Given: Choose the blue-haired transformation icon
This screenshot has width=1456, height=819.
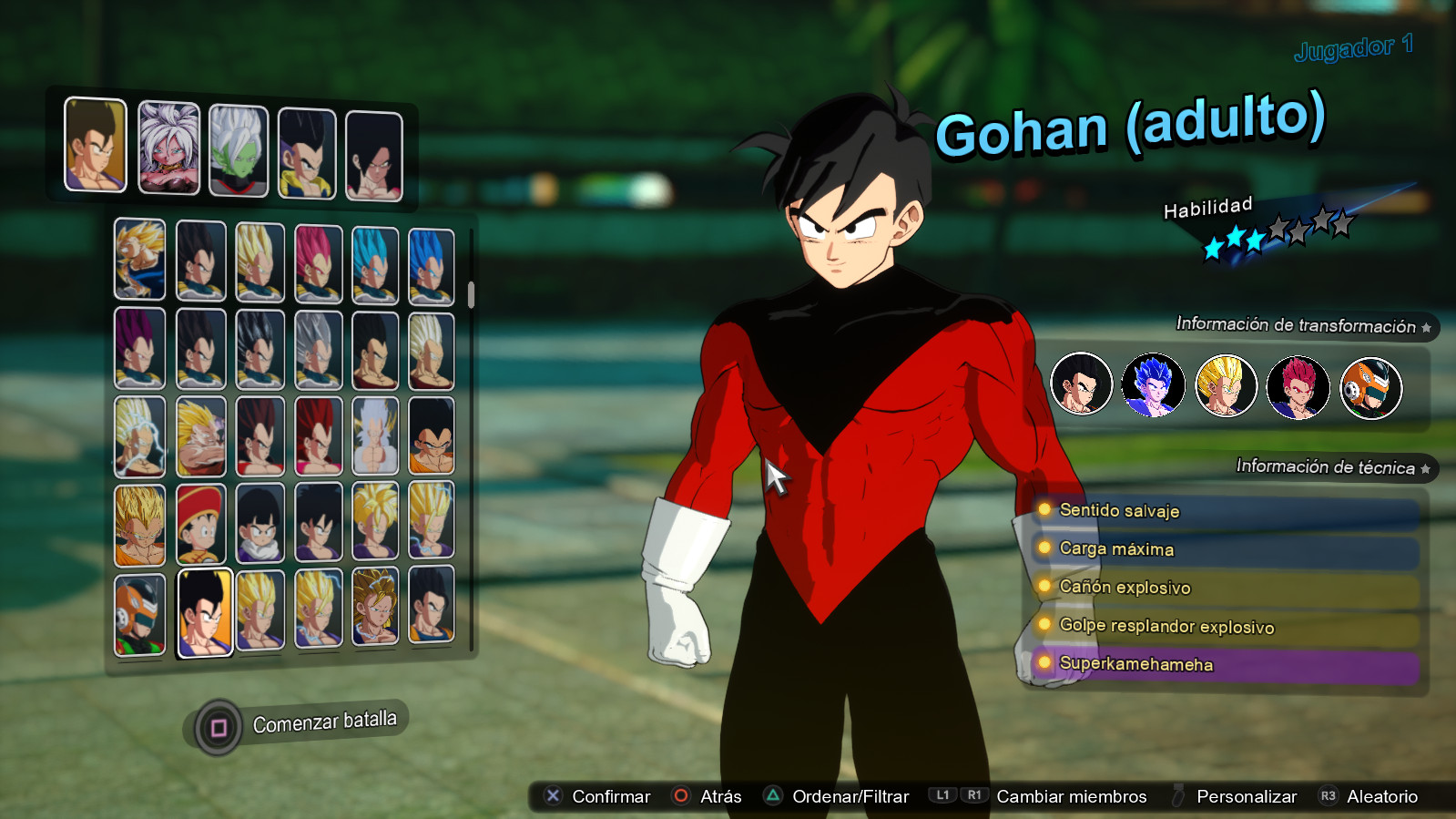Looking at the screenshot, I should pos(1153,385).
